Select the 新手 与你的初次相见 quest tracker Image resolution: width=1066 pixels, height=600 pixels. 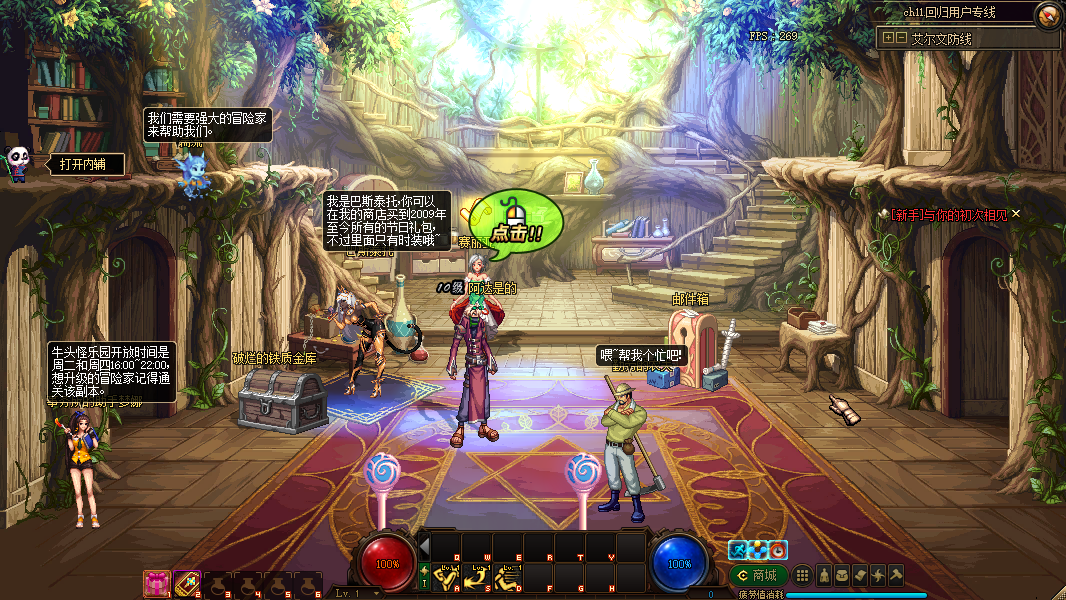(x=948, y=214)
